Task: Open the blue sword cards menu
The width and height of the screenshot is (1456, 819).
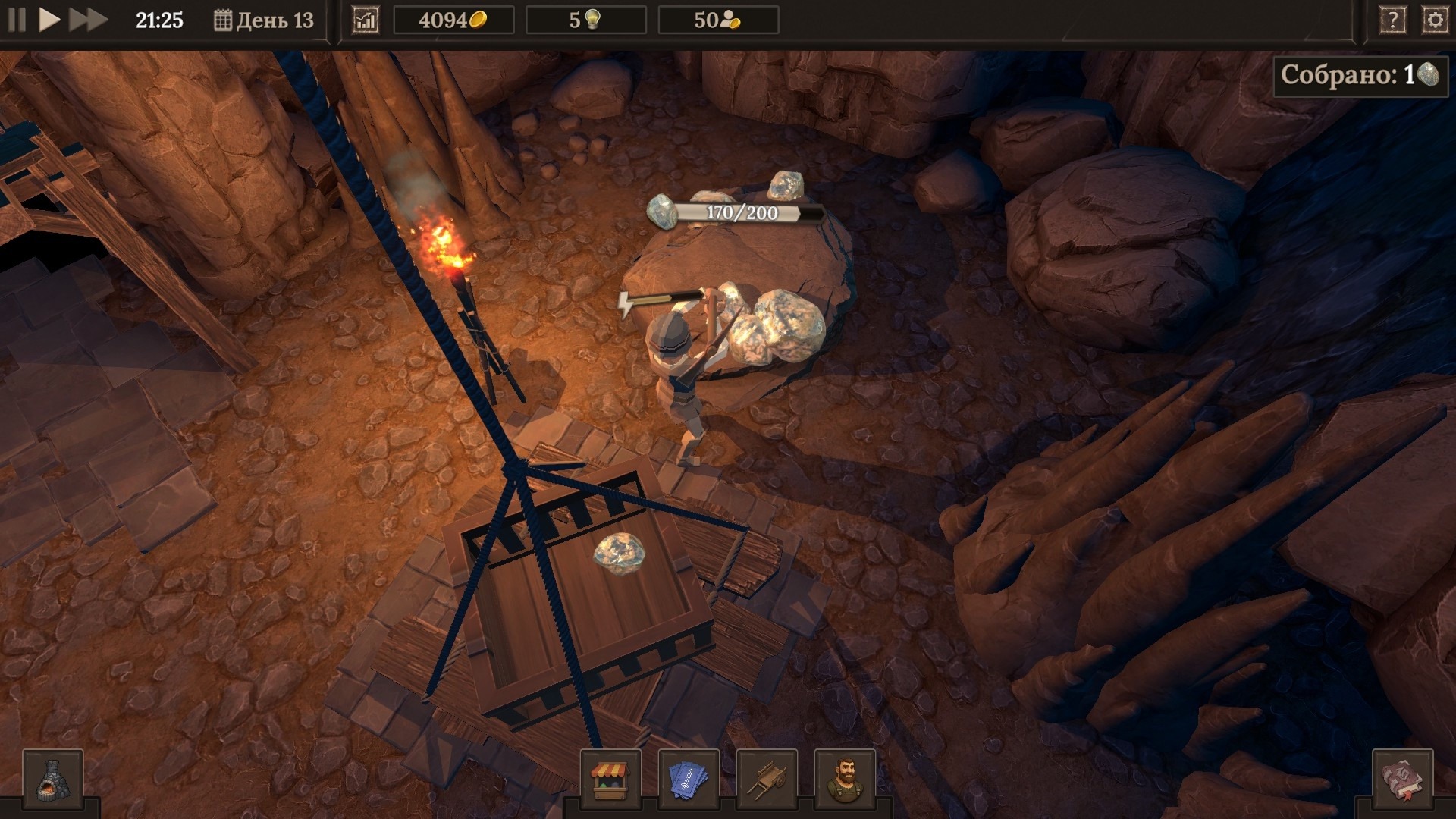Action: pyautogui.click(x=689, y=779)
